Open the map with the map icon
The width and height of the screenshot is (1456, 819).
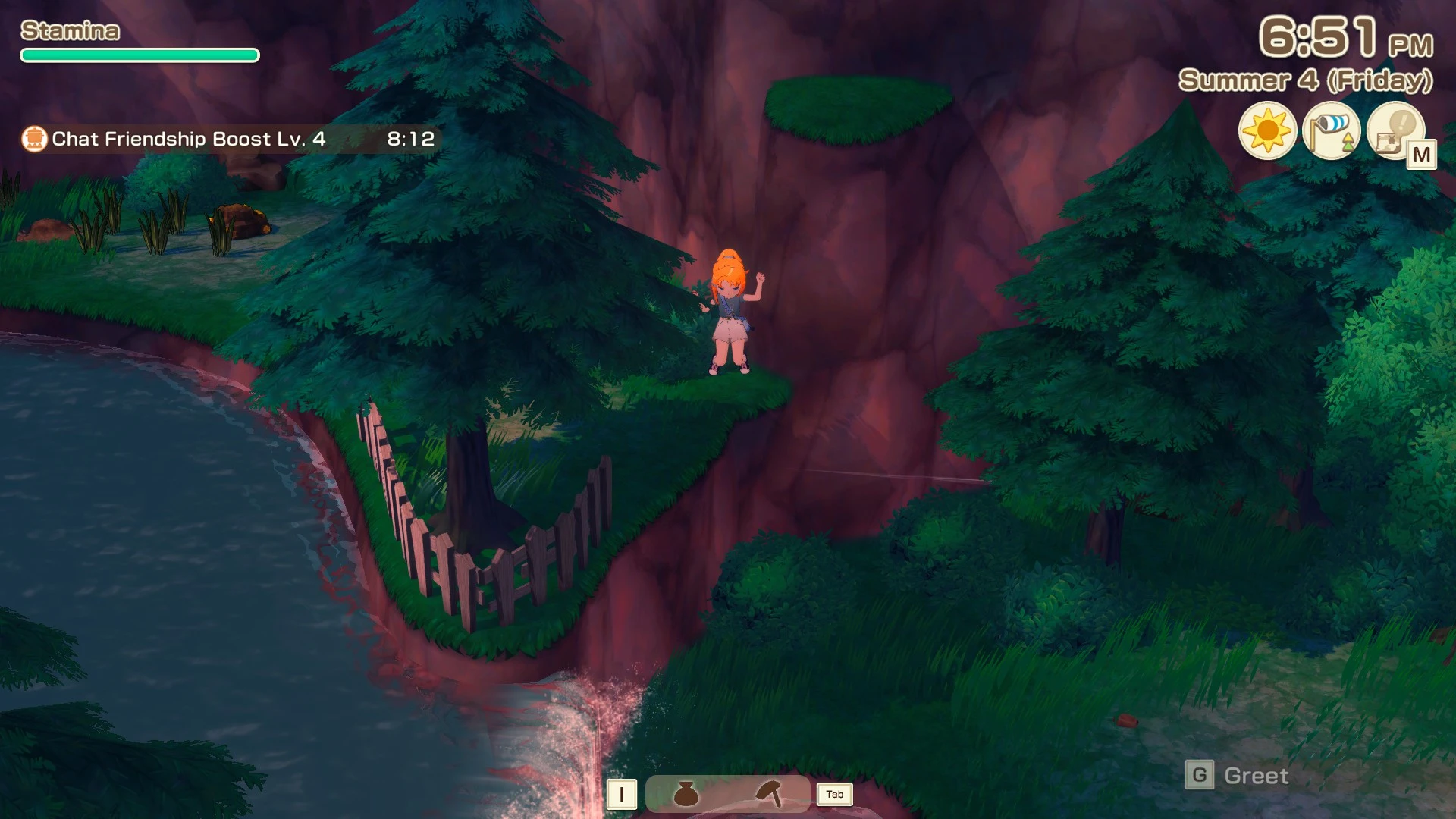coord(1395,131)
